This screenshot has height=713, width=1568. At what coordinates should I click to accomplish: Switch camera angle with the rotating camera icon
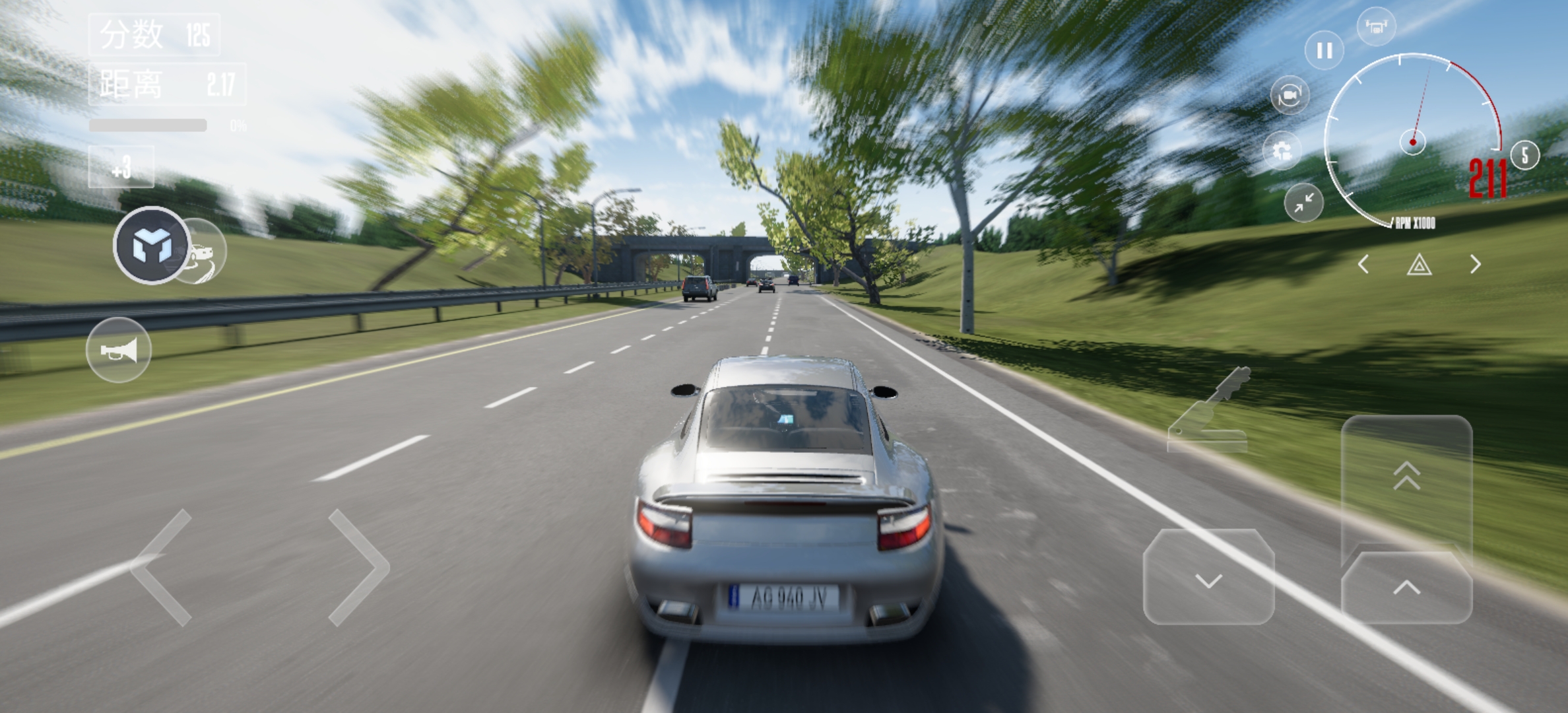[x=1290, y=96]
